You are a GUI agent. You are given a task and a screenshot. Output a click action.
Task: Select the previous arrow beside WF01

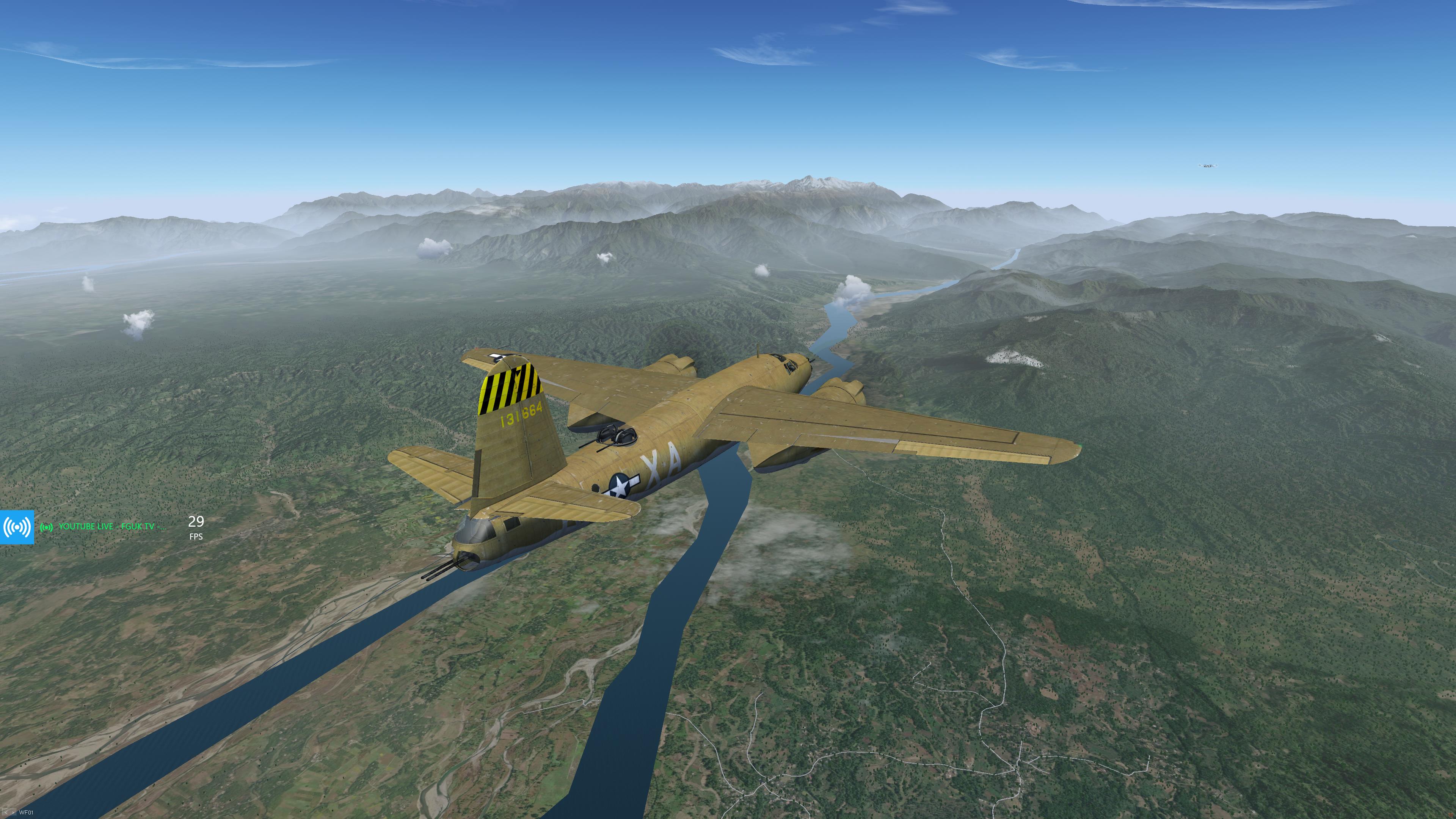pos(6,813)
